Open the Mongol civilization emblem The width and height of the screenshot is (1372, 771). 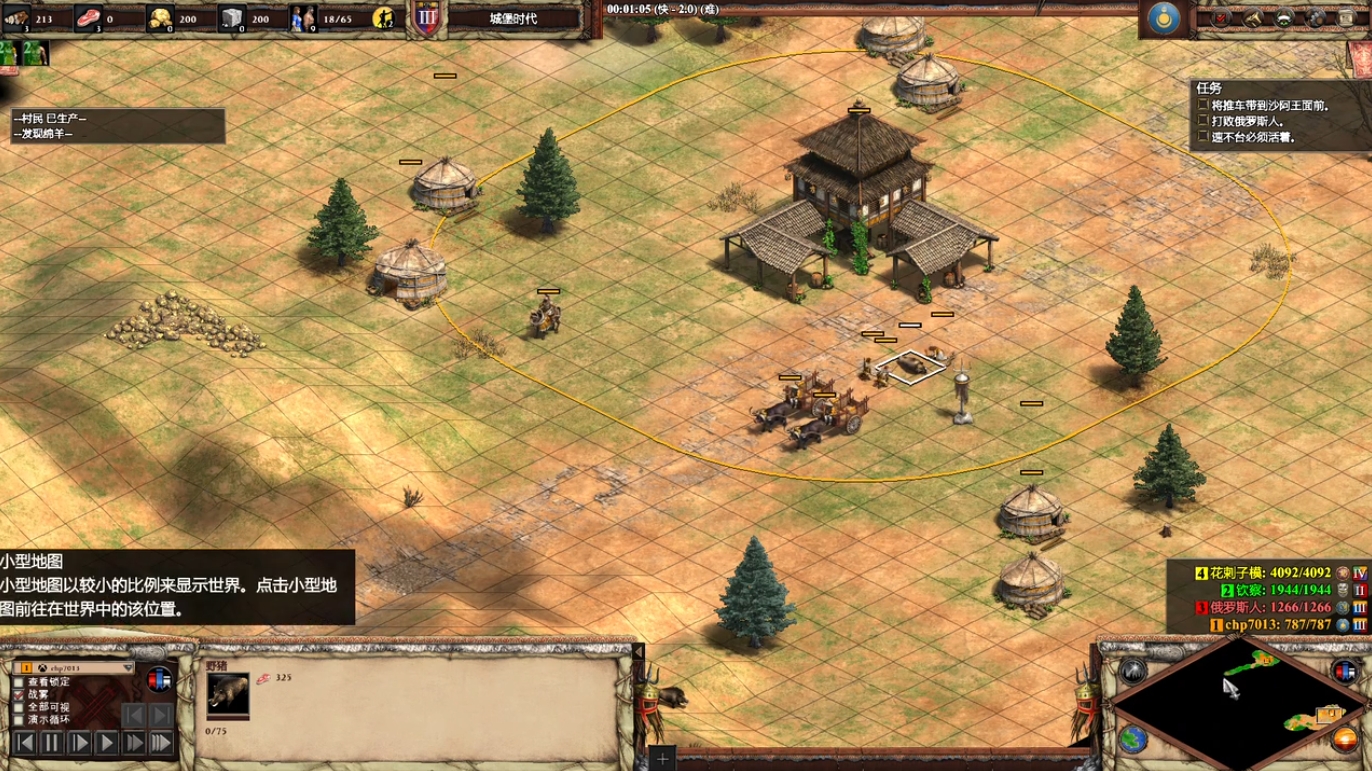tap(1163, 18)
